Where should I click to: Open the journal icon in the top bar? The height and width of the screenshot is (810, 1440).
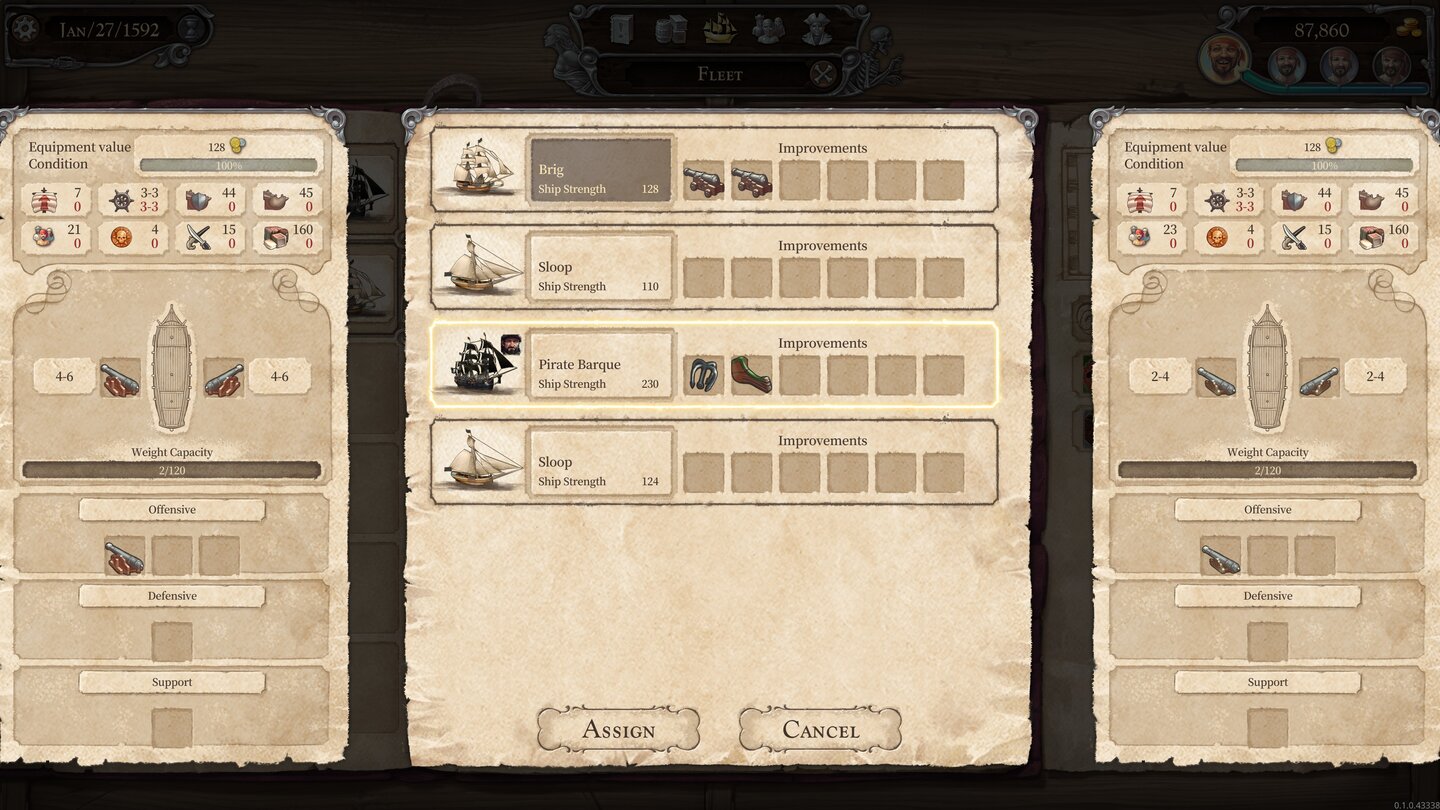[x=620, y=30]
